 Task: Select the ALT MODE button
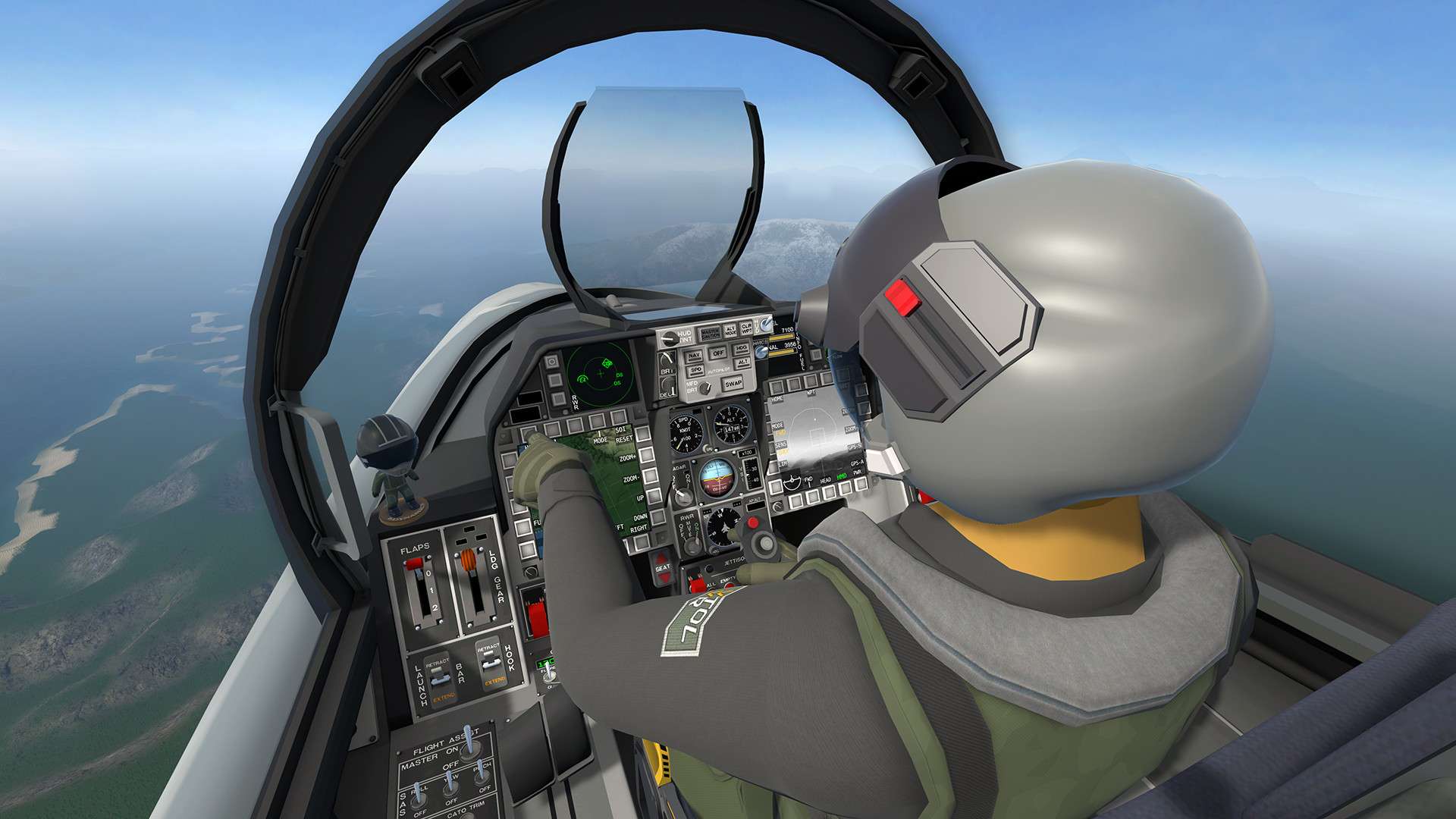pos(730,331)
